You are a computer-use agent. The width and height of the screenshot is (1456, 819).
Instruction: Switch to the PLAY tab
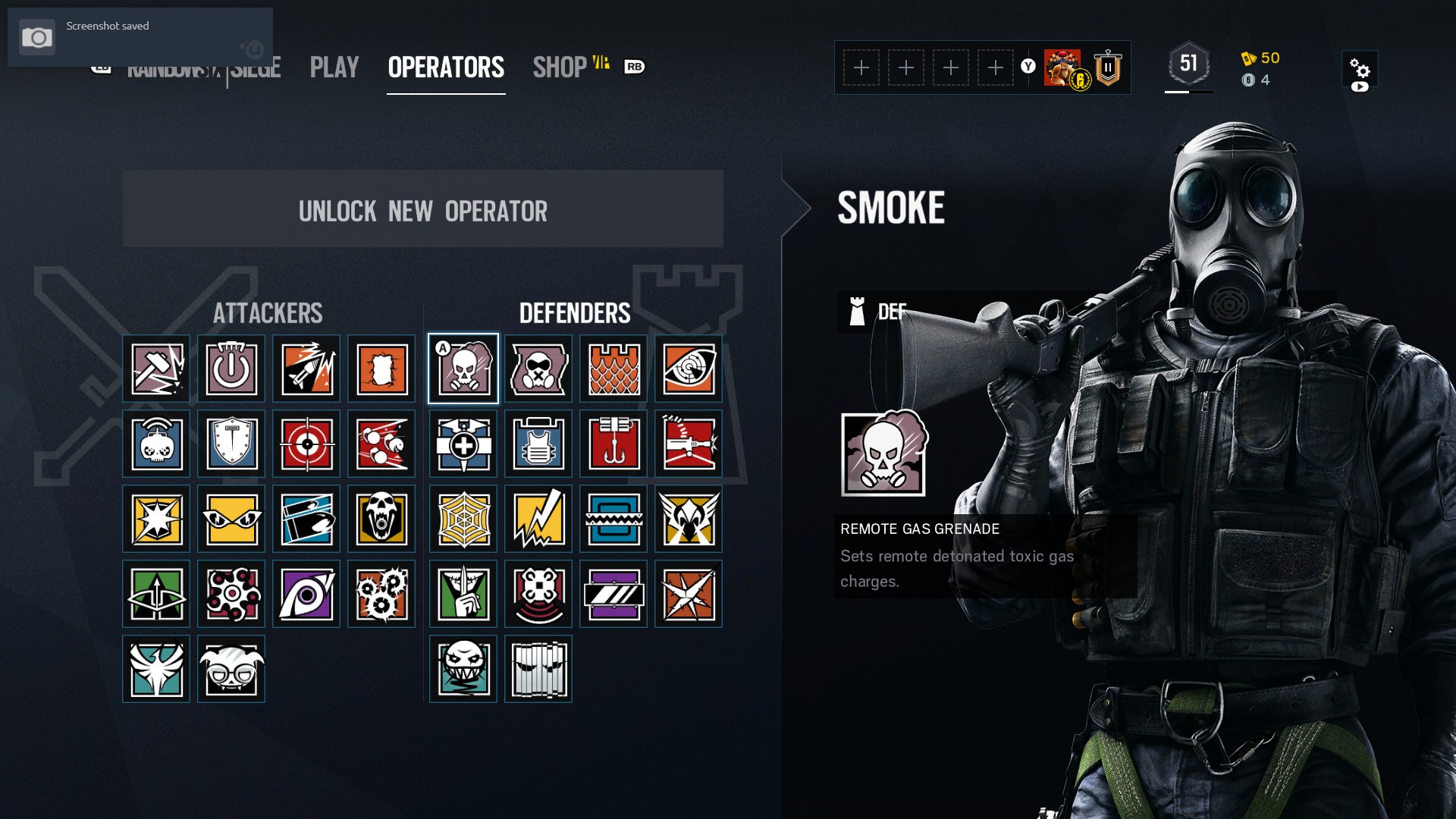(334, 67)
